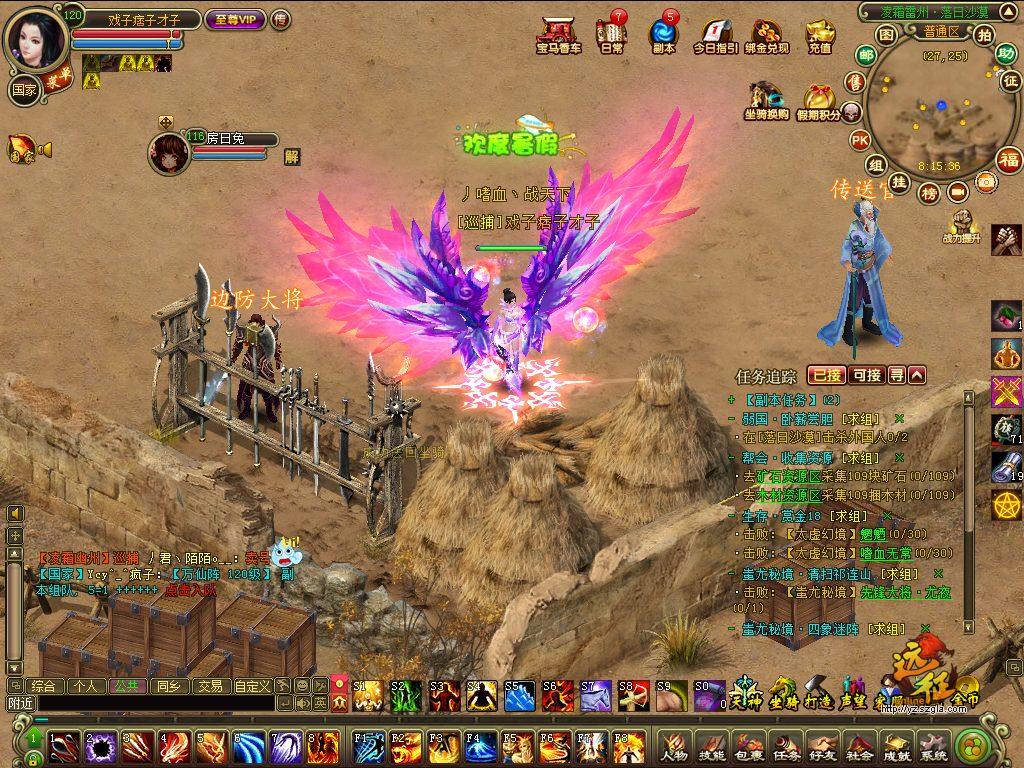The height and width of the screenshot is (768, 1024).
Task: Open the 副本 dungeon menu
Action: pos(663,34)
